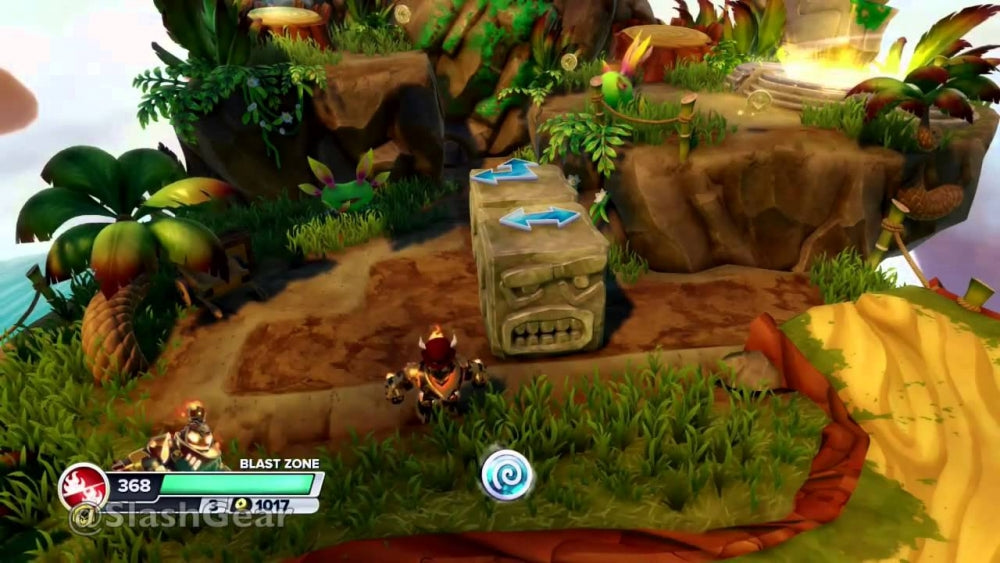Click the red fire element emblem
The height and width of the screenshot is (563, 1000).
[x=83, y=487]
